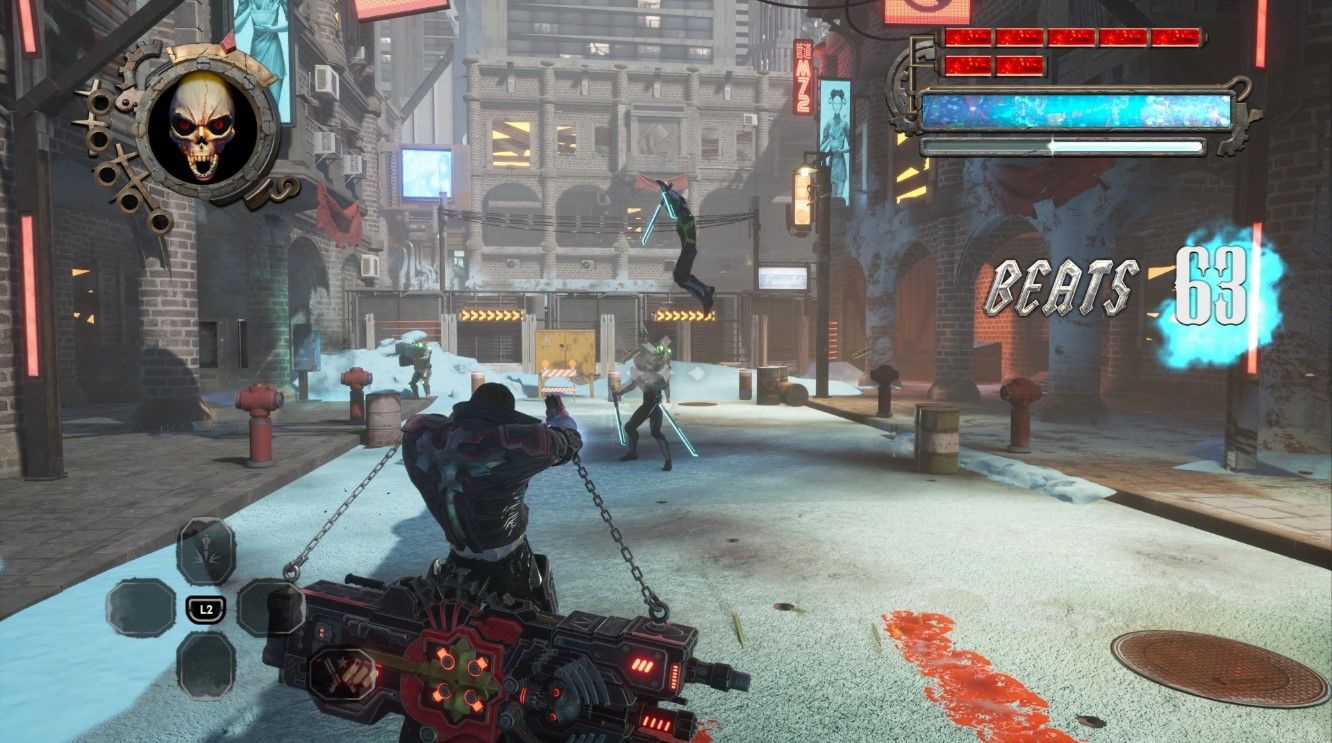Toggle the last second-row health segment
Viewport: 1332px width, 743px height.
click(1018, 65)
